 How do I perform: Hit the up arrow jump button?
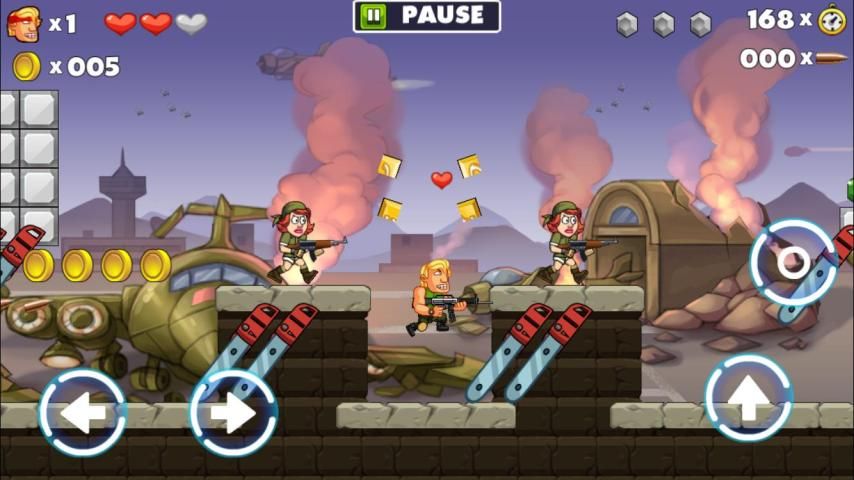748,398
